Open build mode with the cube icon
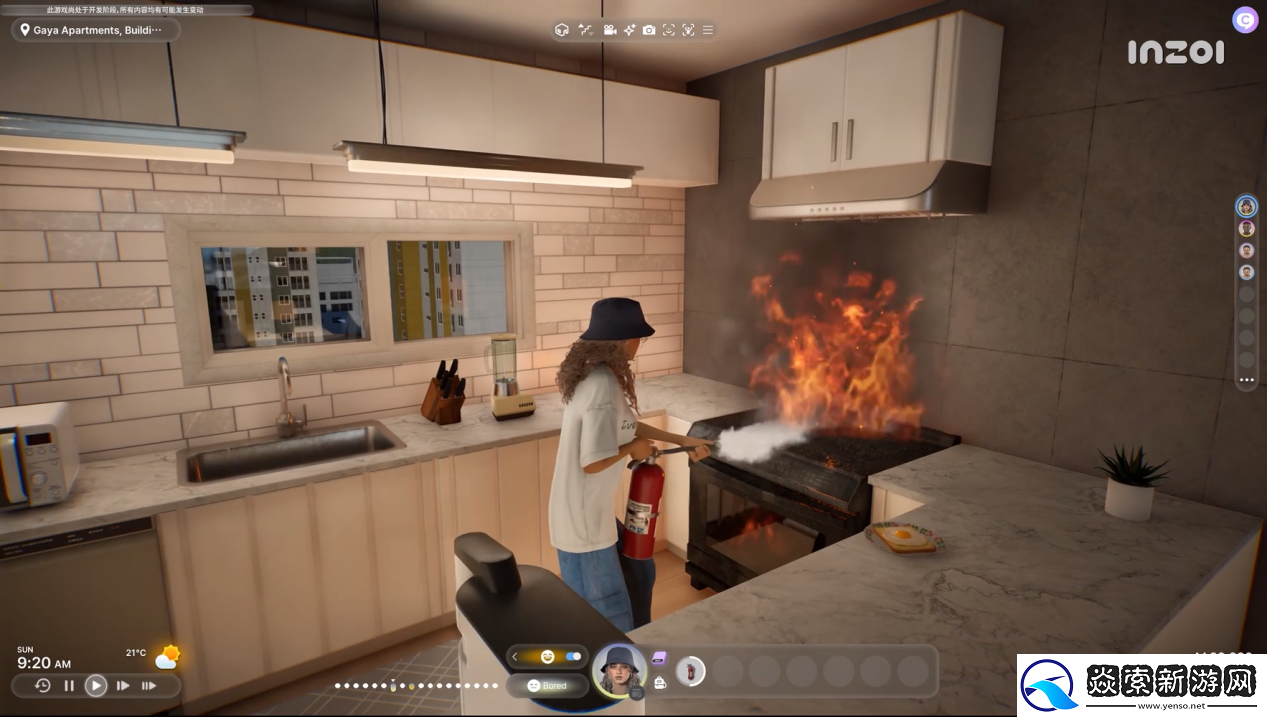 561,30
